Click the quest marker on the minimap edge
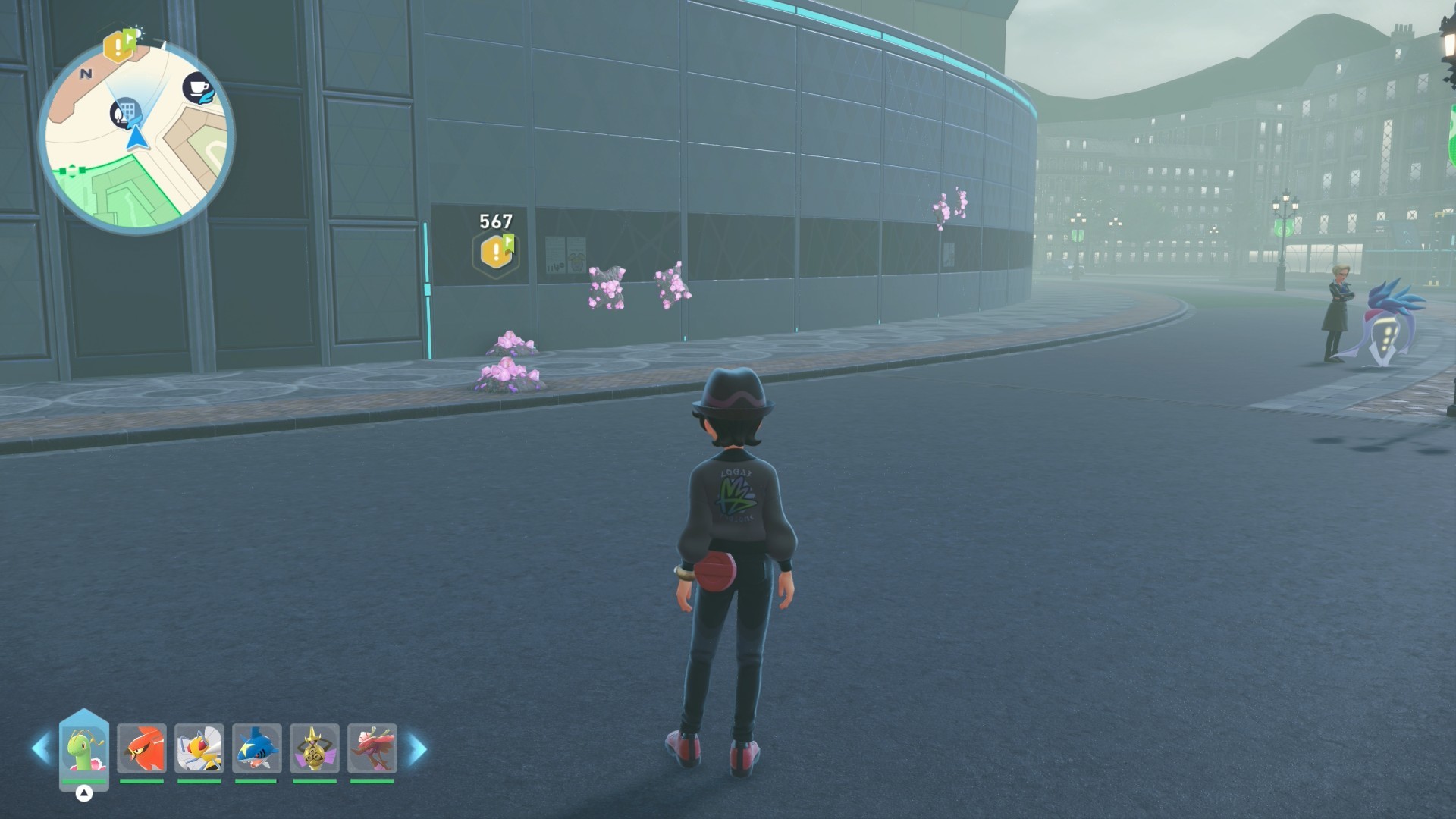This screenshot has height=819, width=1456. pos(119,45)
